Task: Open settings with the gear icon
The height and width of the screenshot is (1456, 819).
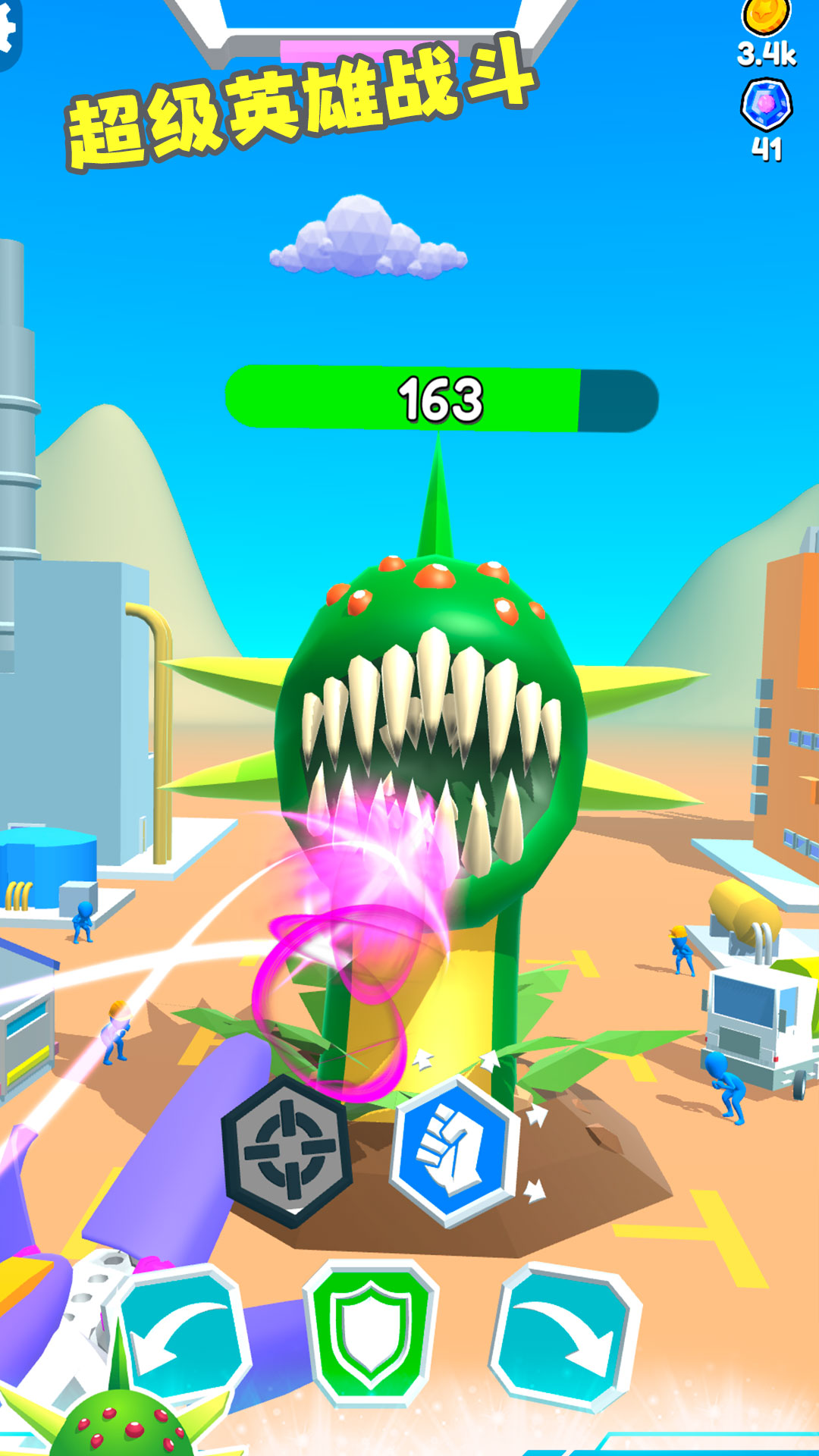Action: pos(8,32)
